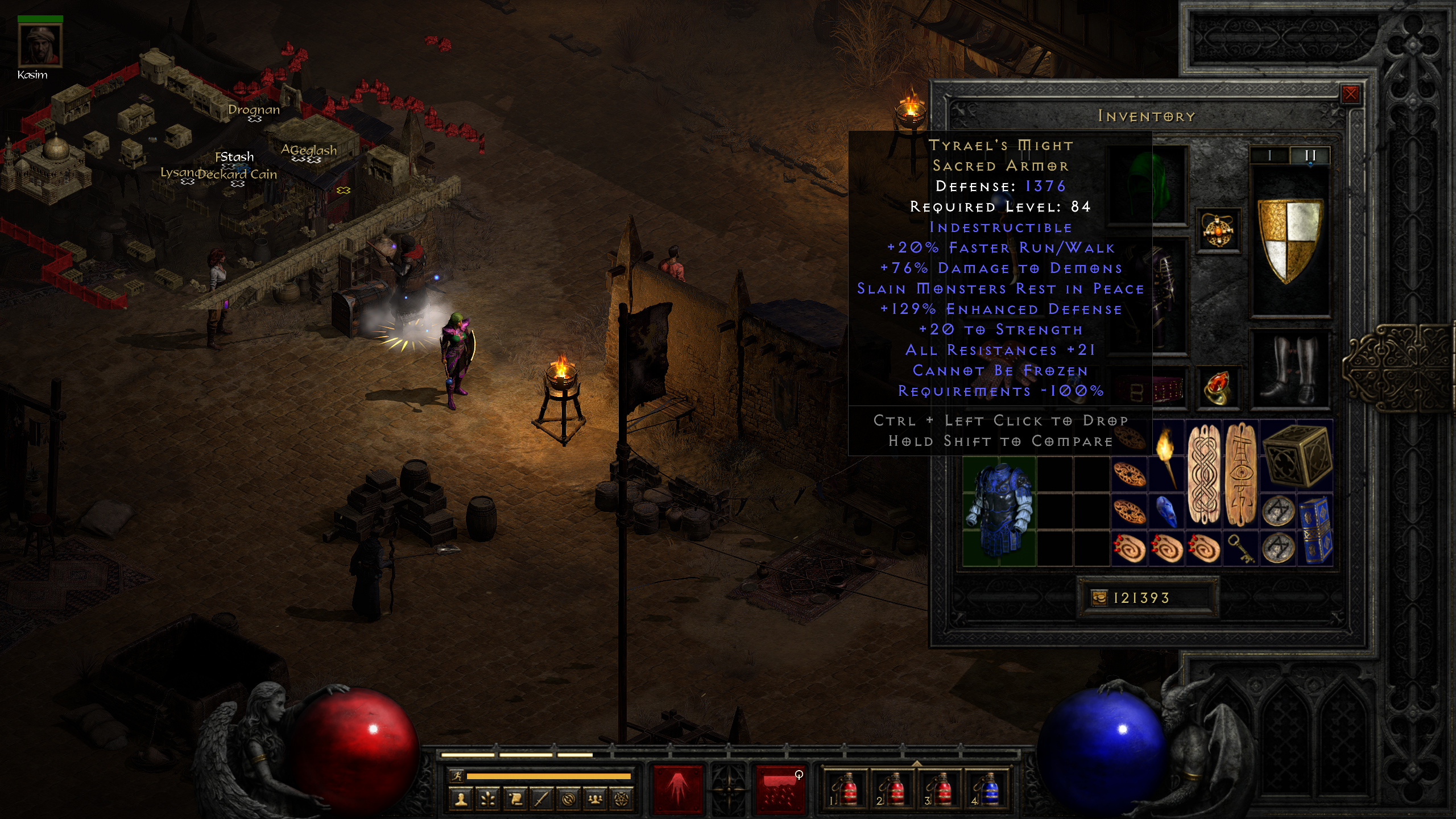Image resolution: width=1456 pixels, height=819 pixels.
Task: Select the equipped gold and white shield
Action: 1290,240
